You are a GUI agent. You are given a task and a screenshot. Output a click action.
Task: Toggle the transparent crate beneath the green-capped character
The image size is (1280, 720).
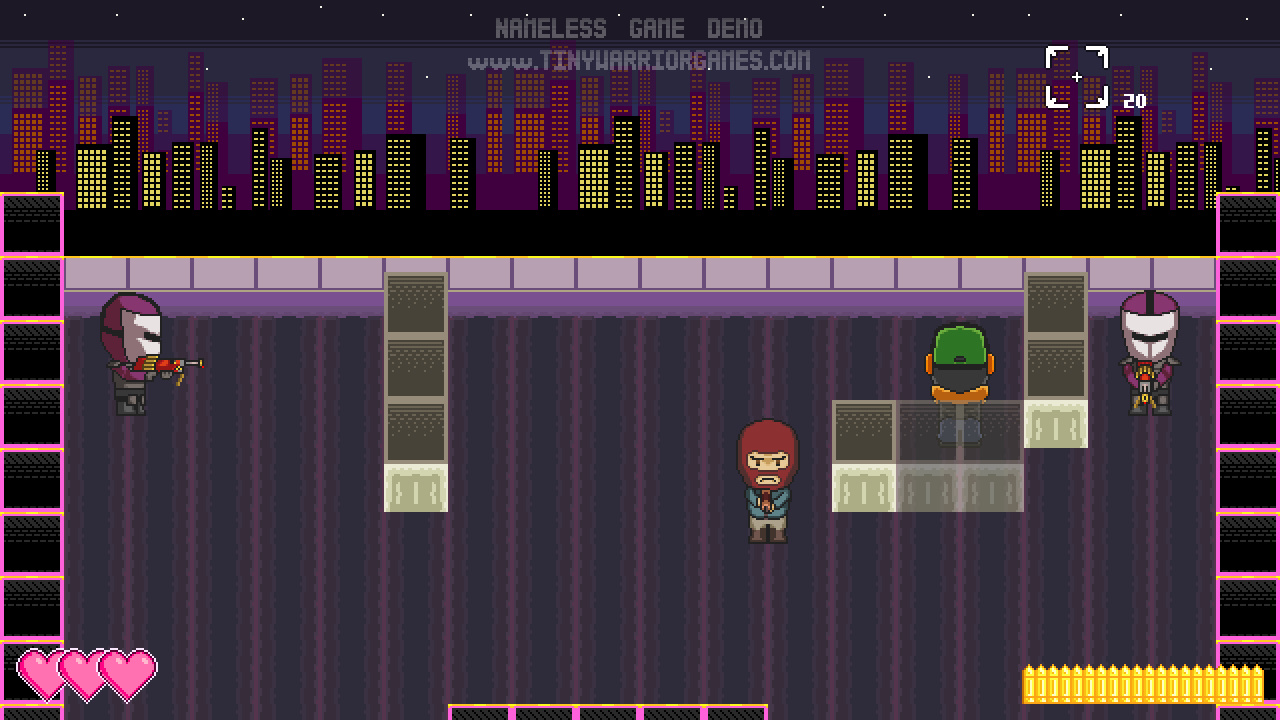[x=958, y=430]
